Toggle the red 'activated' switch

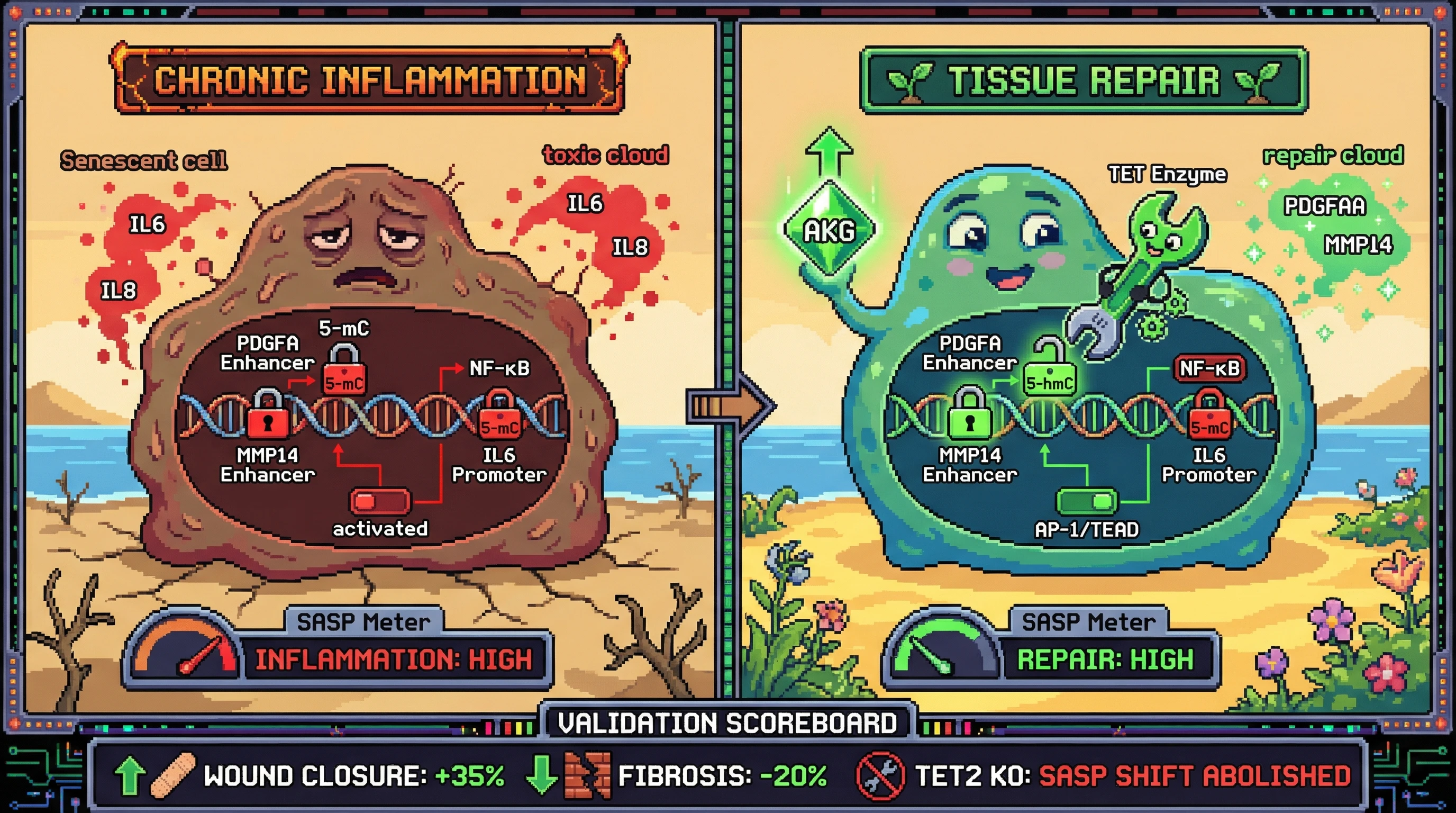(x=380, y=501)
